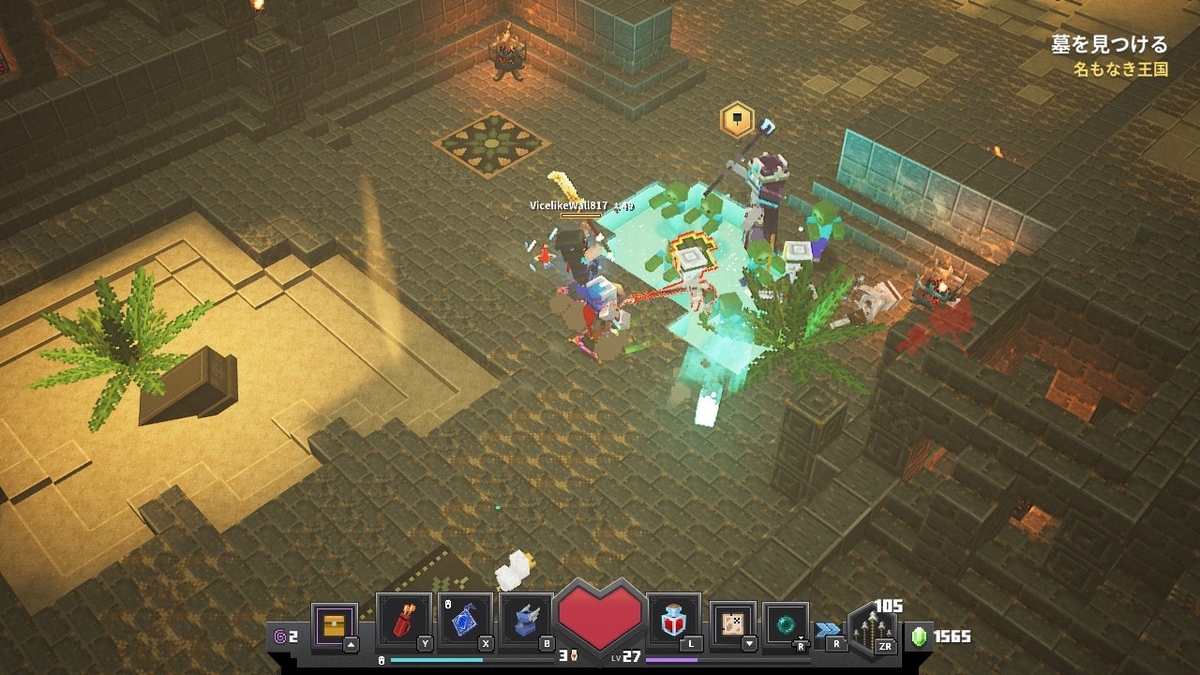Activate the blue winged boots artifact
The height and width of the screenshot is (675, 1200).
[526, 621]
